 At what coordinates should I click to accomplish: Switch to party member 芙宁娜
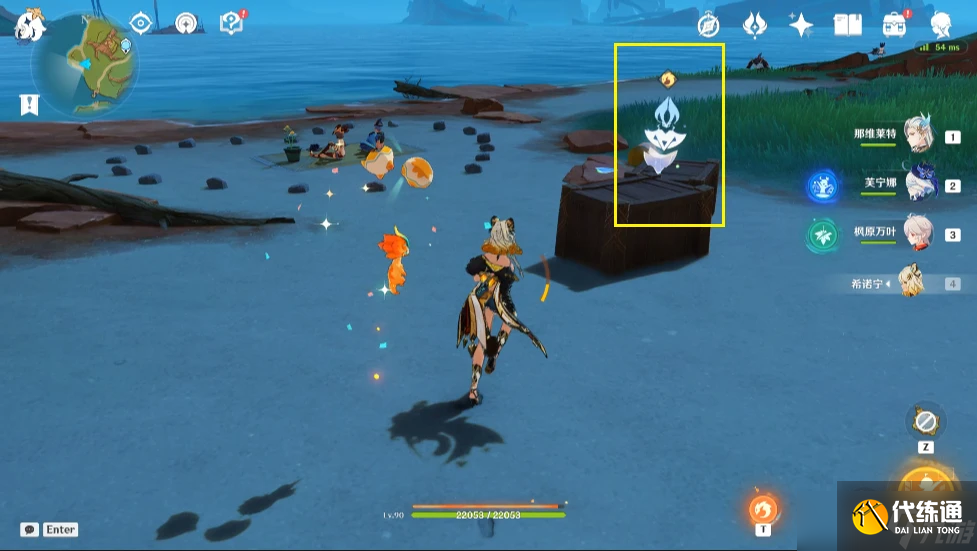[x=920, y=185]
